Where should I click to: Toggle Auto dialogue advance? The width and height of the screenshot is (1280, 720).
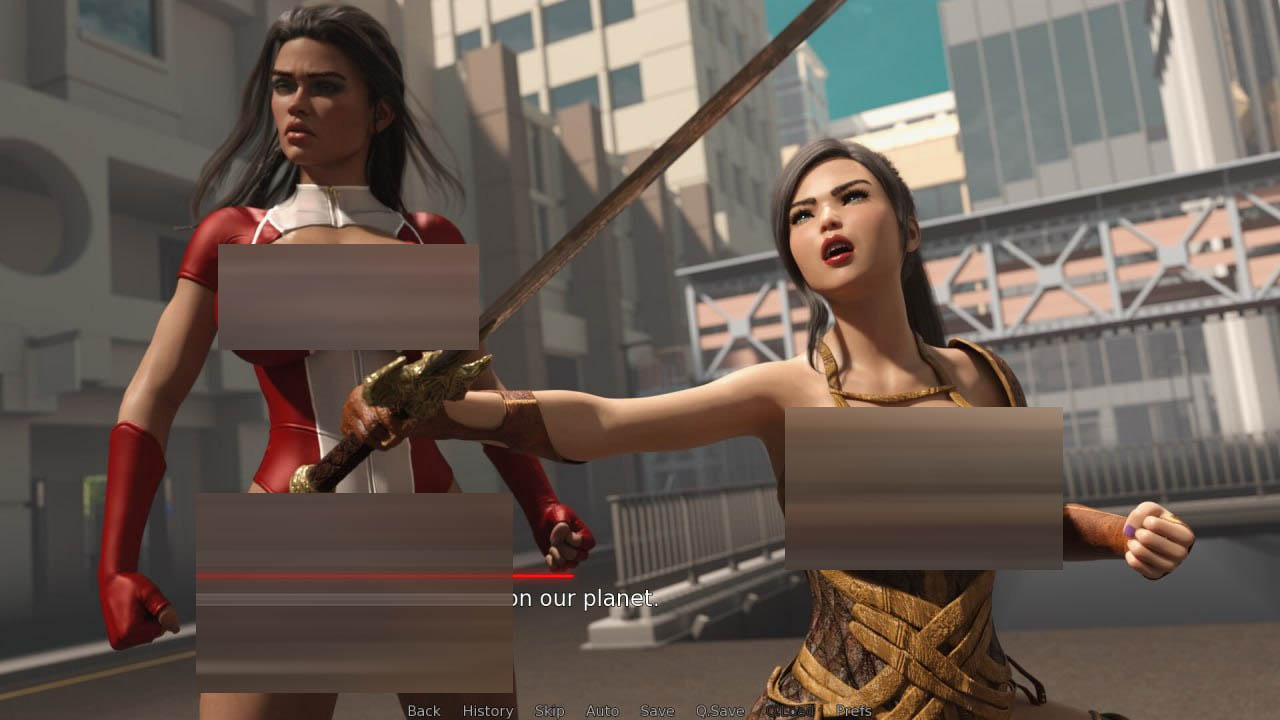click(602, 711)
